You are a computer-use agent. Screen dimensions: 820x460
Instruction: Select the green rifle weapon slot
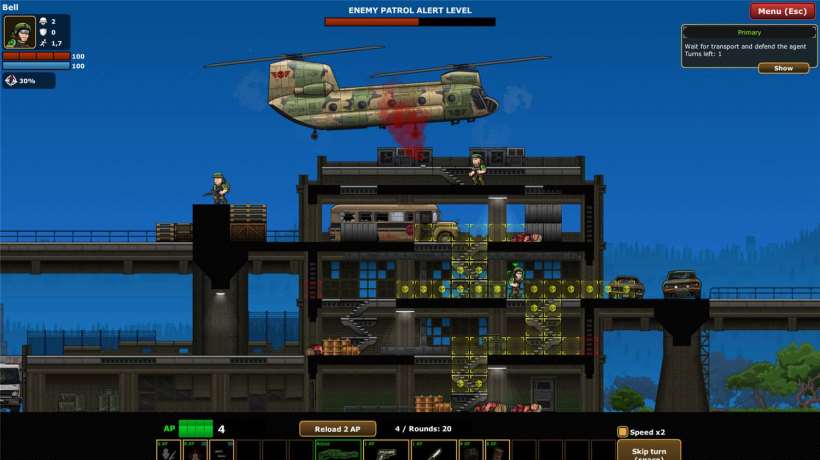tap(338, 451)
